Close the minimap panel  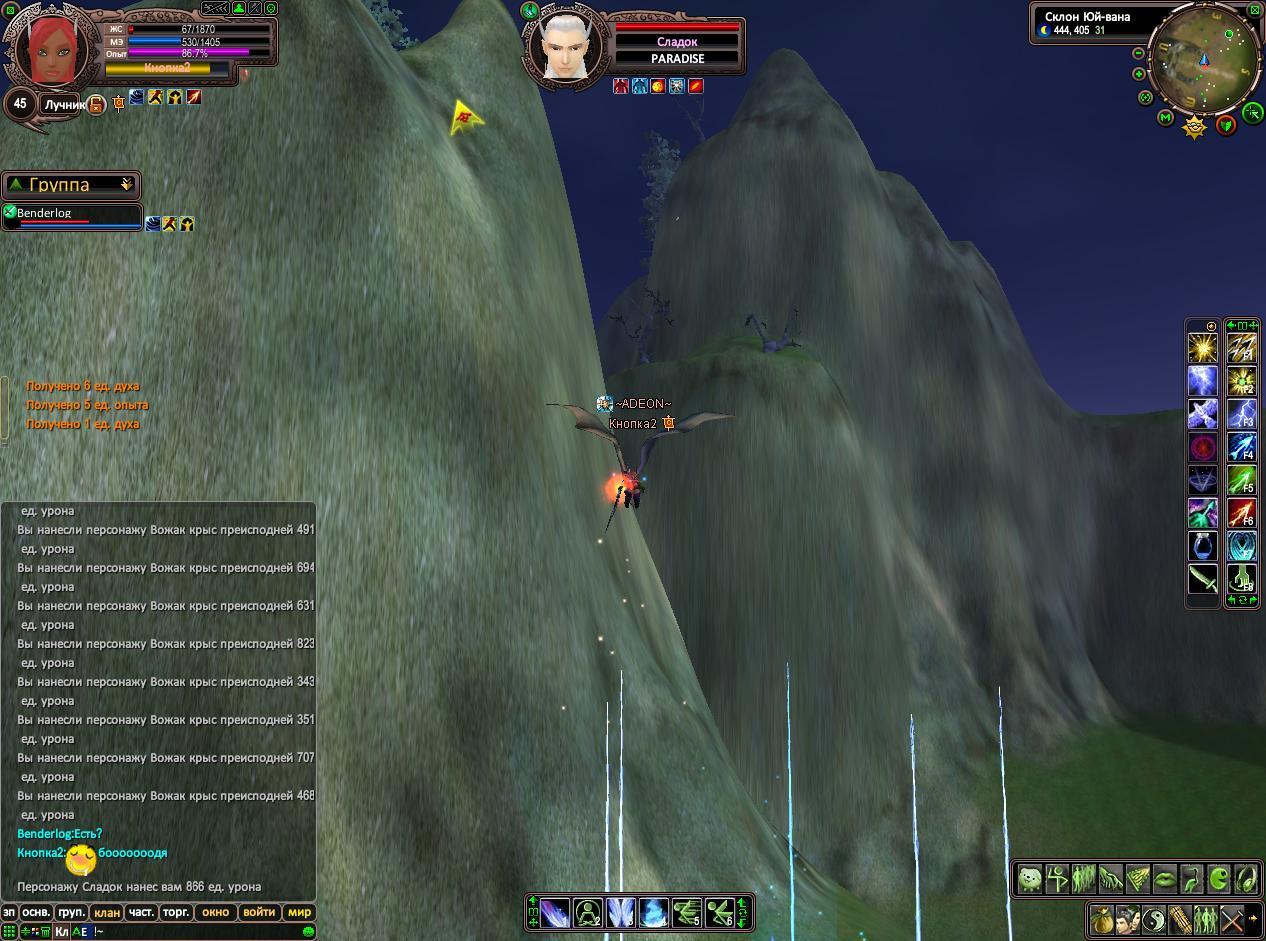(1256, 10)
